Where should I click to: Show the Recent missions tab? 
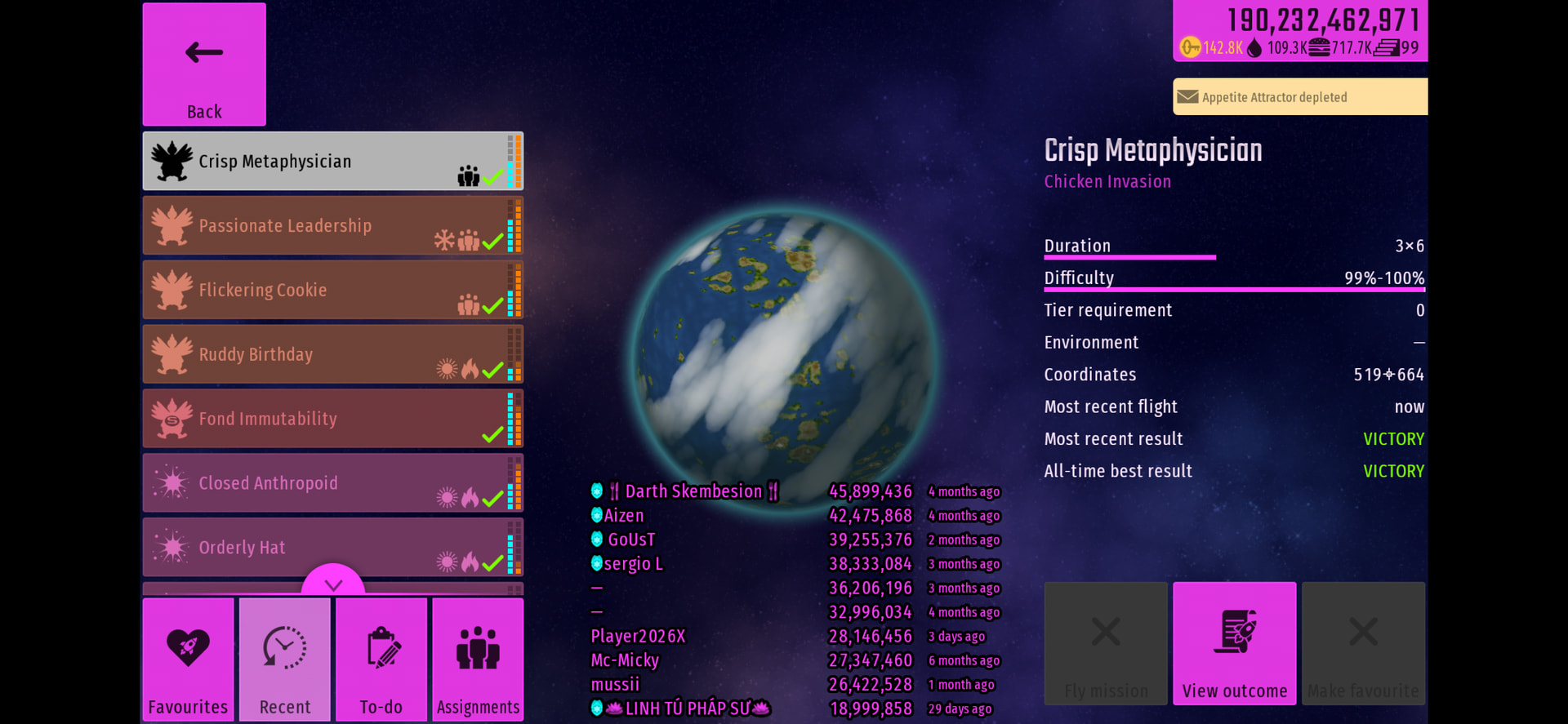pos(285,660)
